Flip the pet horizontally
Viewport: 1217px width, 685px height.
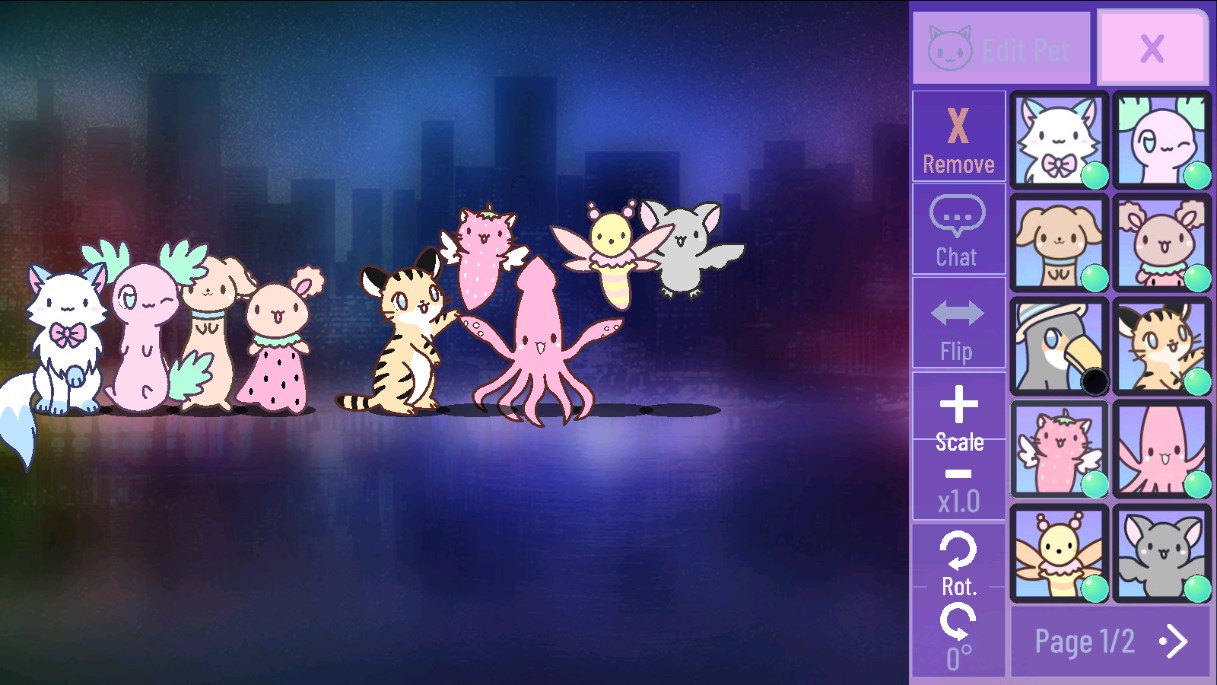[x=958, y=323]
